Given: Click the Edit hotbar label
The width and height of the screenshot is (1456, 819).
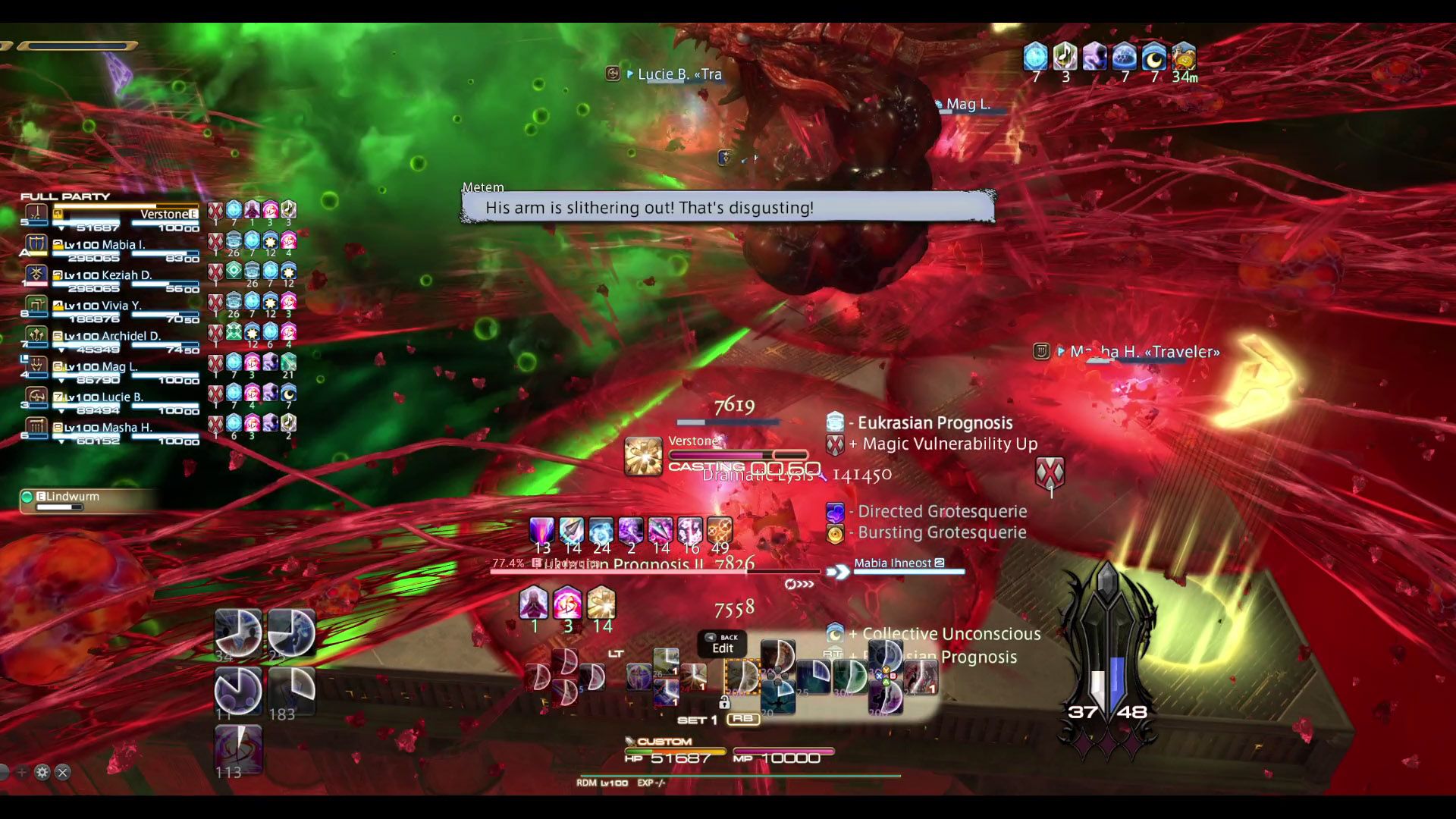Looking at the screenshot, I should (722, 648).
